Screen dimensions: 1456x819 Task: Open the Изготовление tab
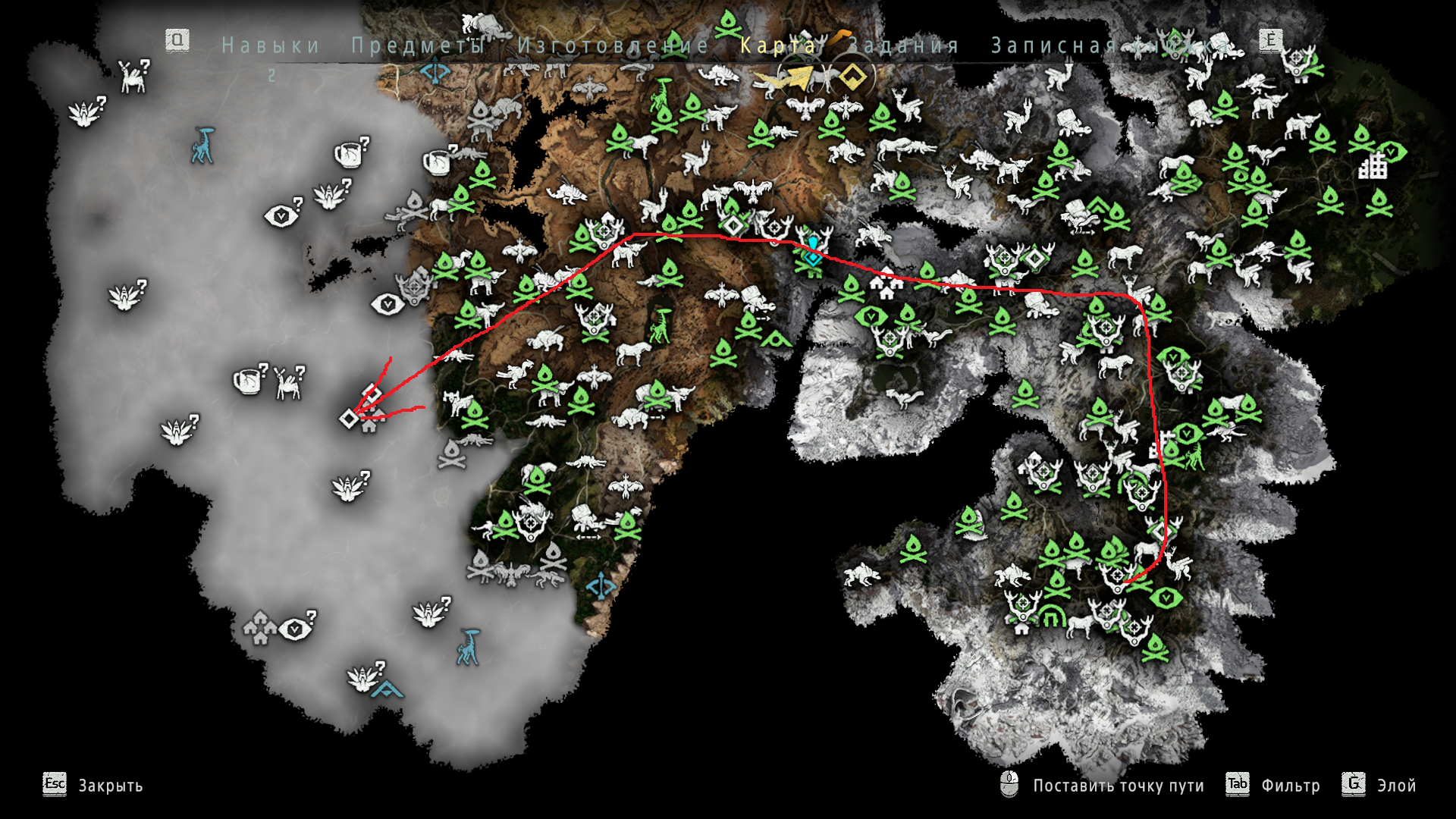613,45
